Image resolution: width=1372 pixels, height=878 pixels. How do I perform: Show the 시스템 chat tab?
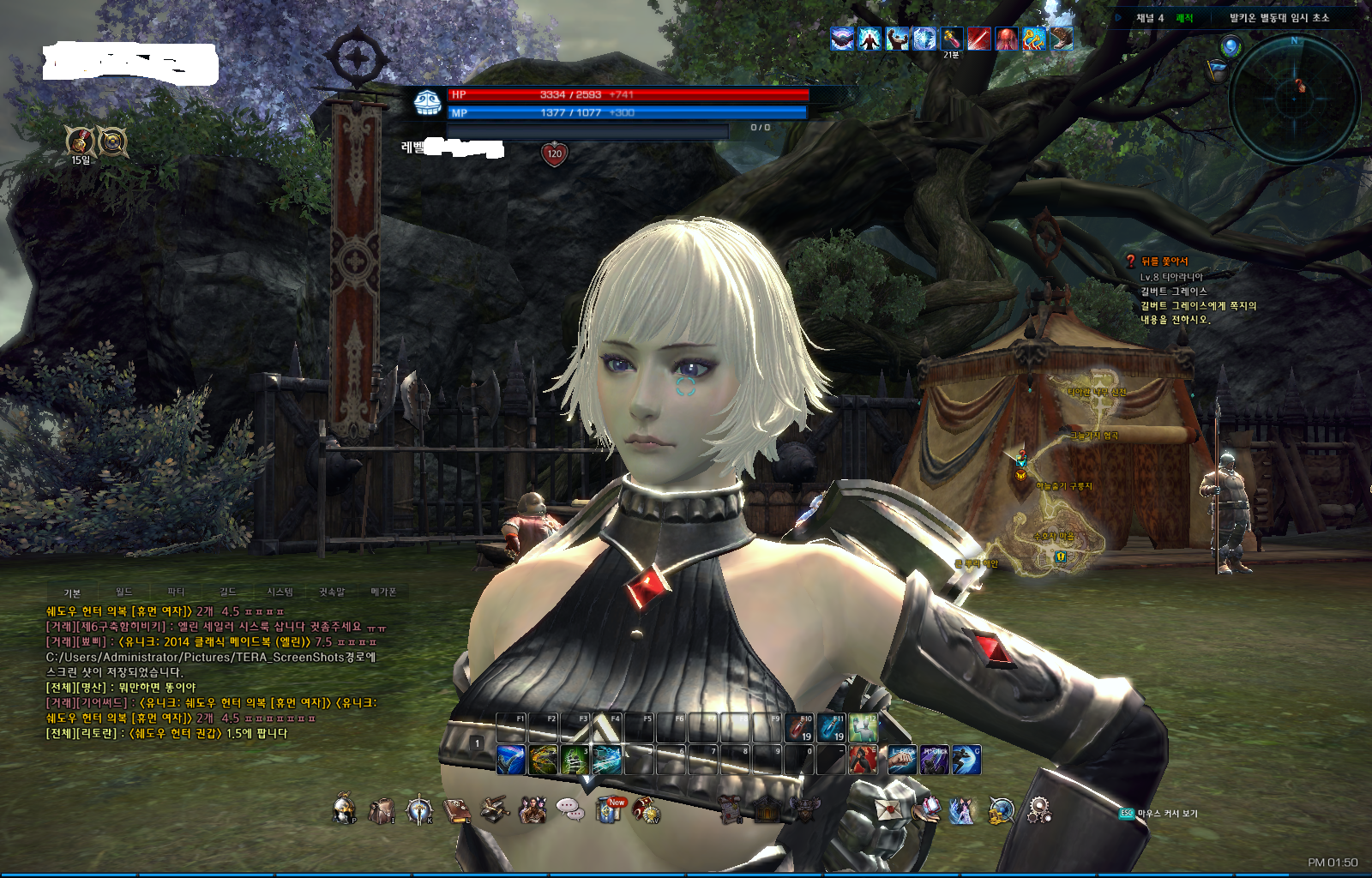[x=280, y=592]
